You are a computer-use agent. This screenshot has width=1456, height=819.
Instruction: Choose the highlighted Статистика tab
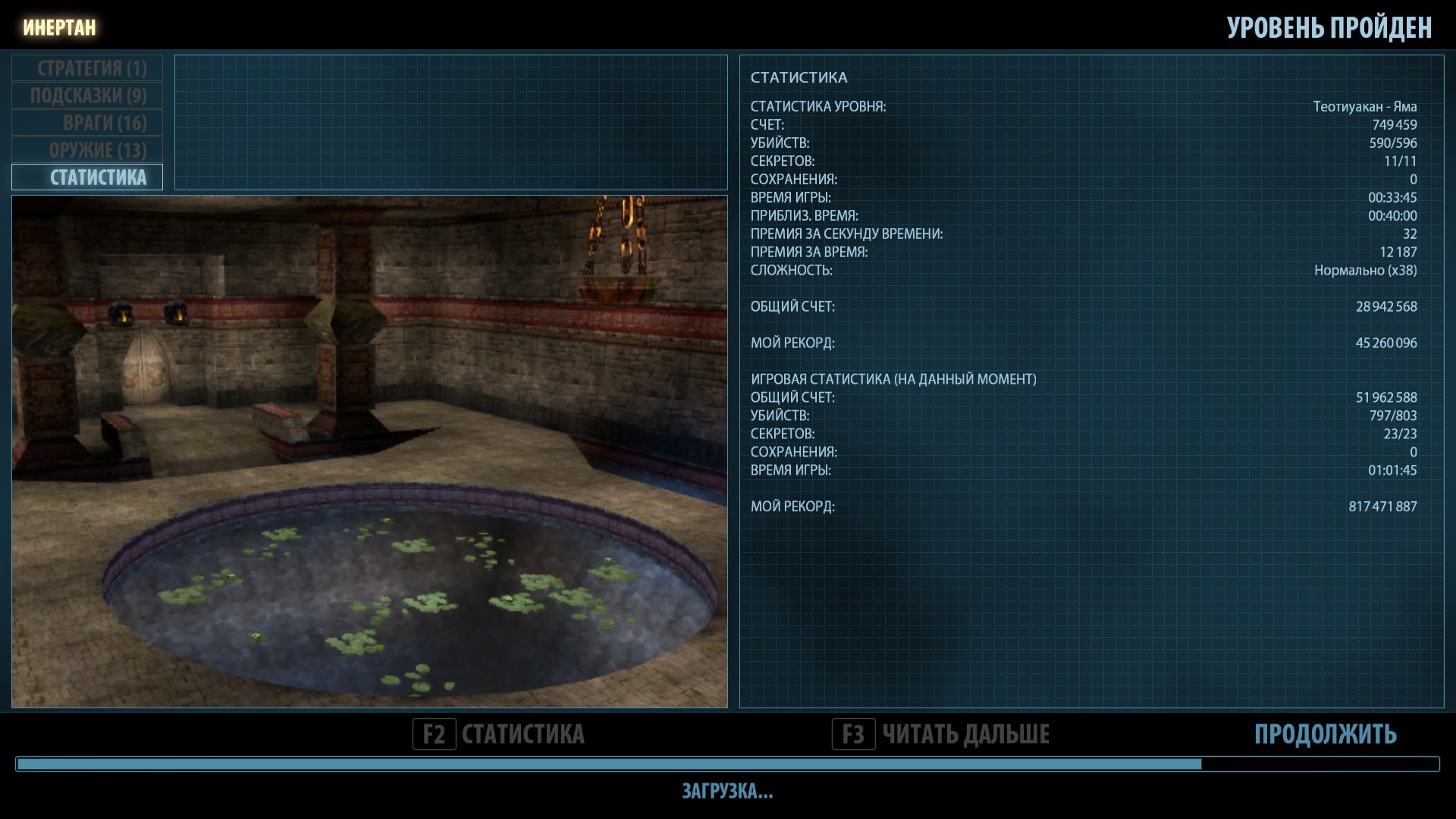[88, 177]
